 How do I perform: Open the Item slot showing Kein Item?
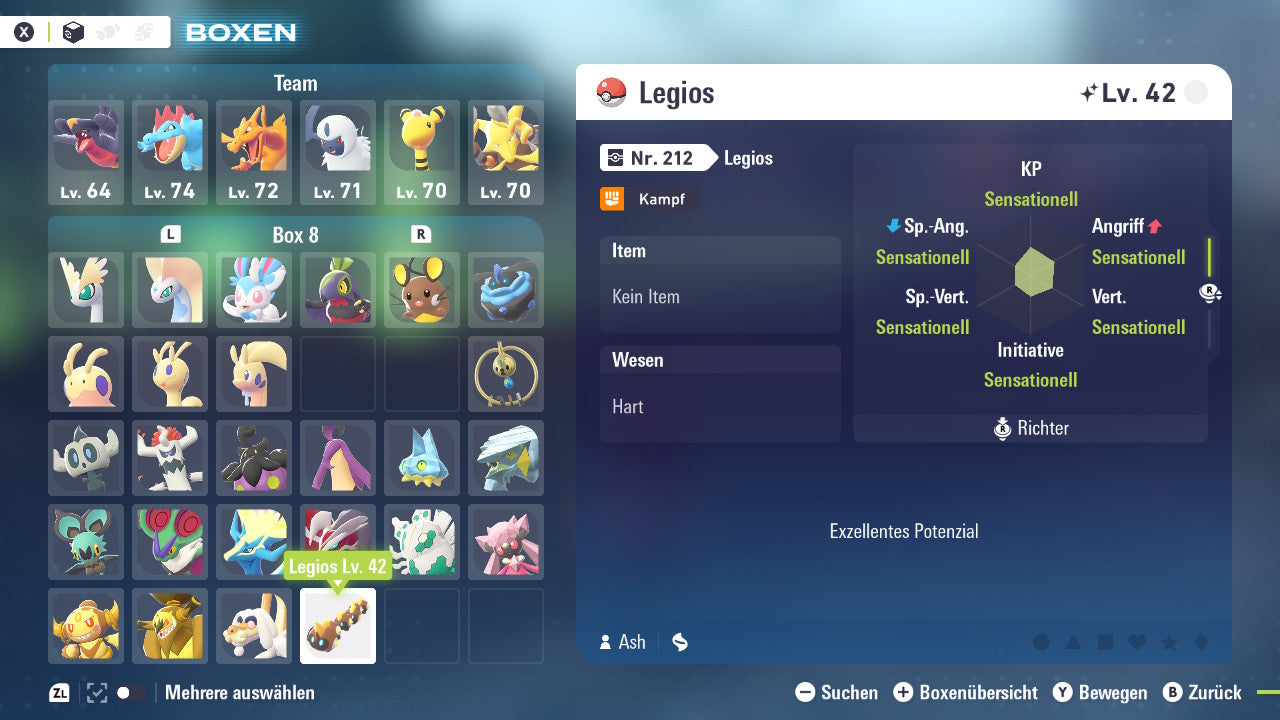pyautogui.click(x=720, y=284)
